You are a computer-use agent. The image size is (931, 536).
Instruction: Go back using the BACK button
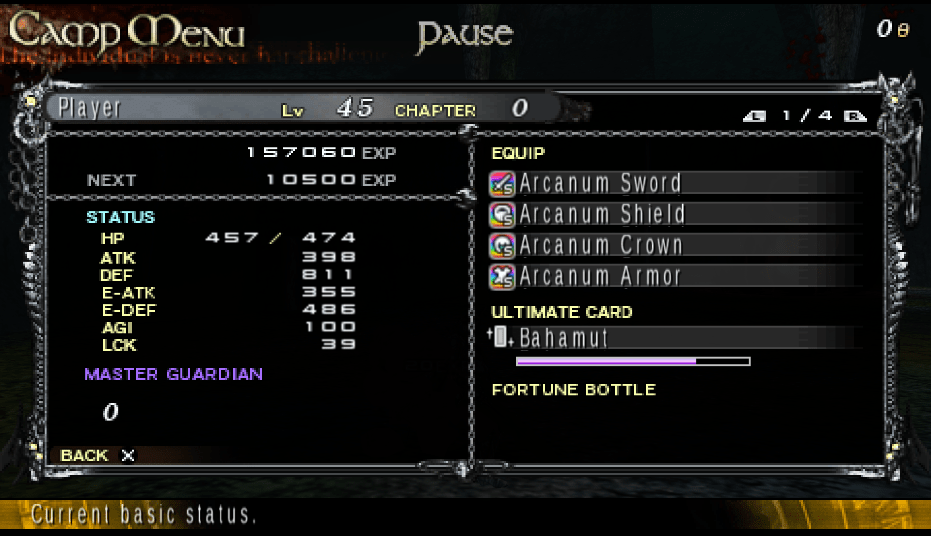coord(97,455)
